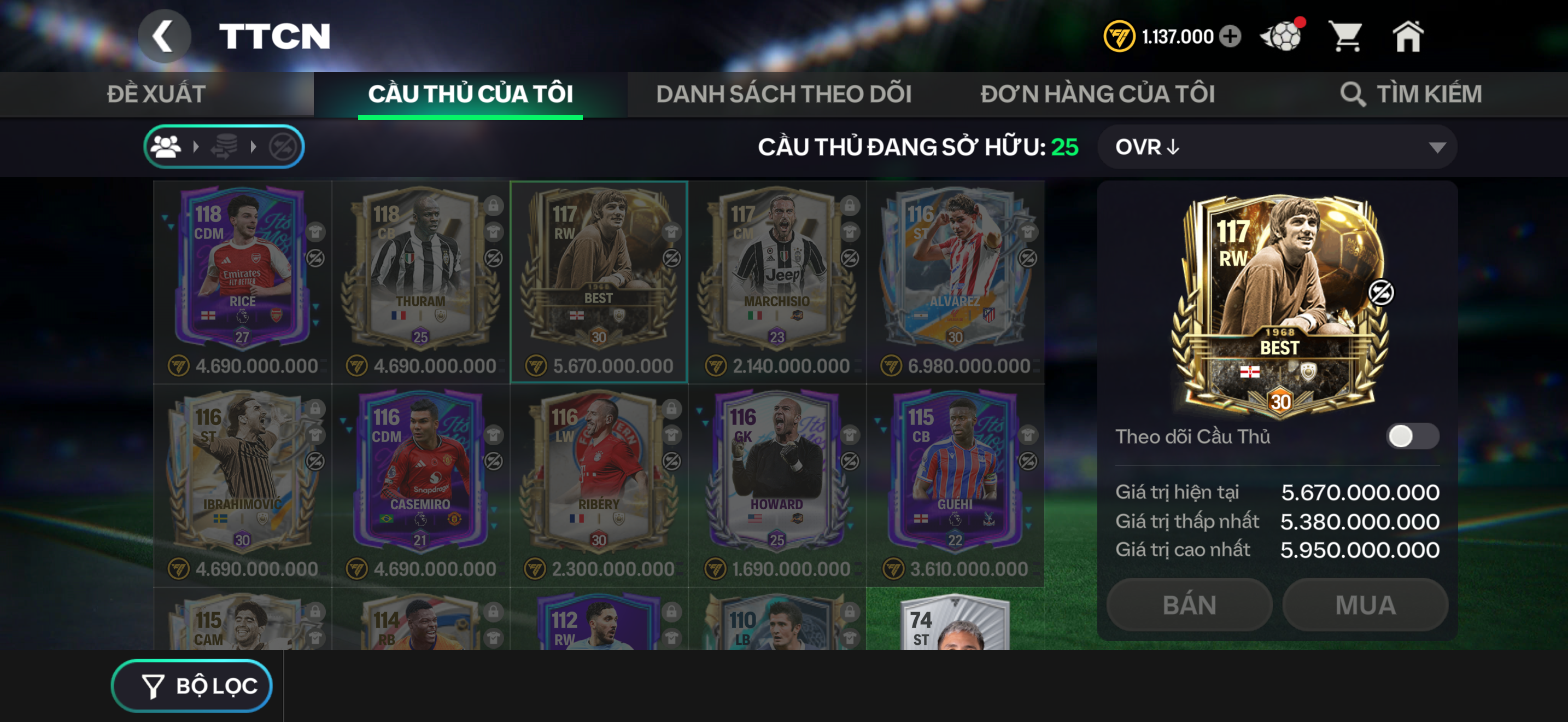Click the search magnifier near Tìm Kiếm
The width and height of the screenshot is (1568, 722).
(x=1354, y=95)
